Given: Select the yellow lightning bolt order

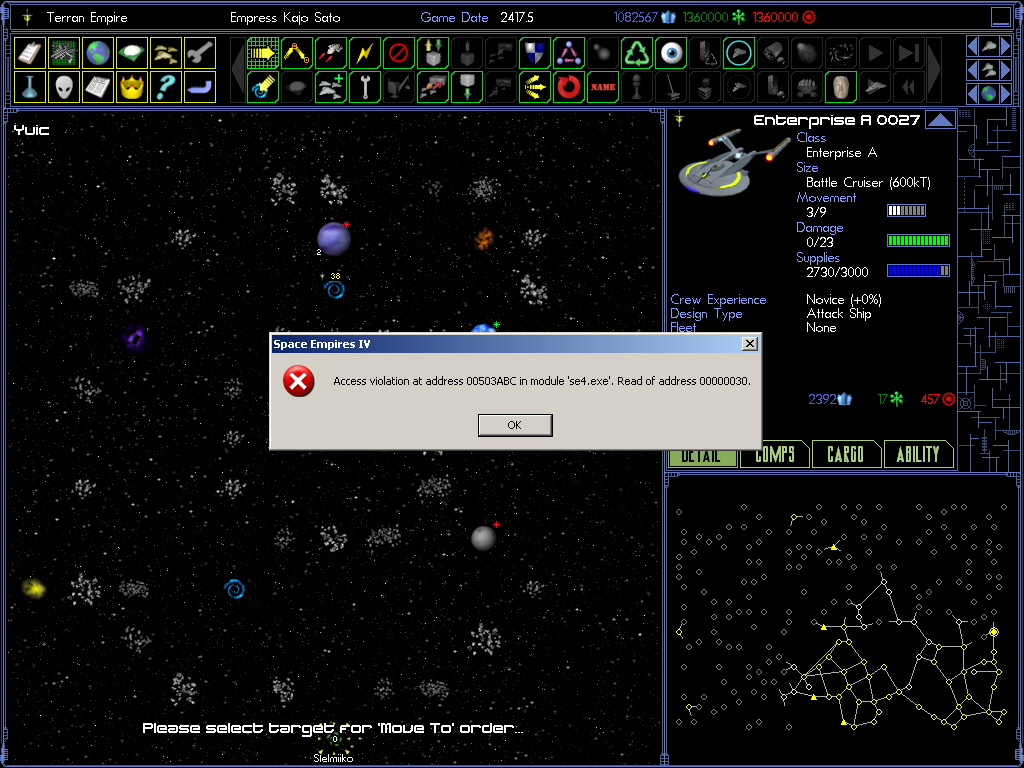Looking at the screenshot, I should pyautogui.click(x=365, y=52).
